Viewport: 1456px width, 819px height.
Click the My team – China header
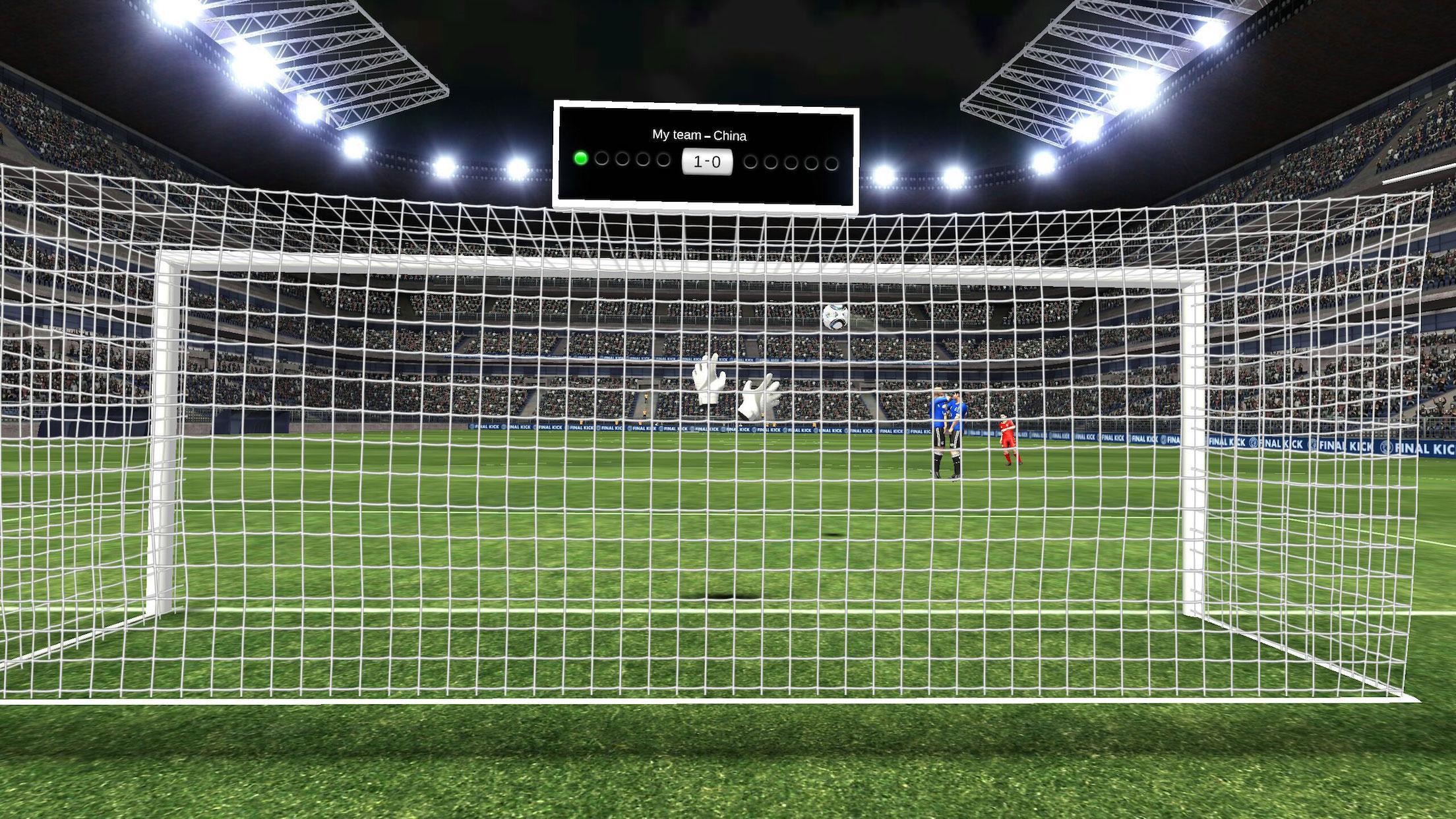click(x=700, y=135)
